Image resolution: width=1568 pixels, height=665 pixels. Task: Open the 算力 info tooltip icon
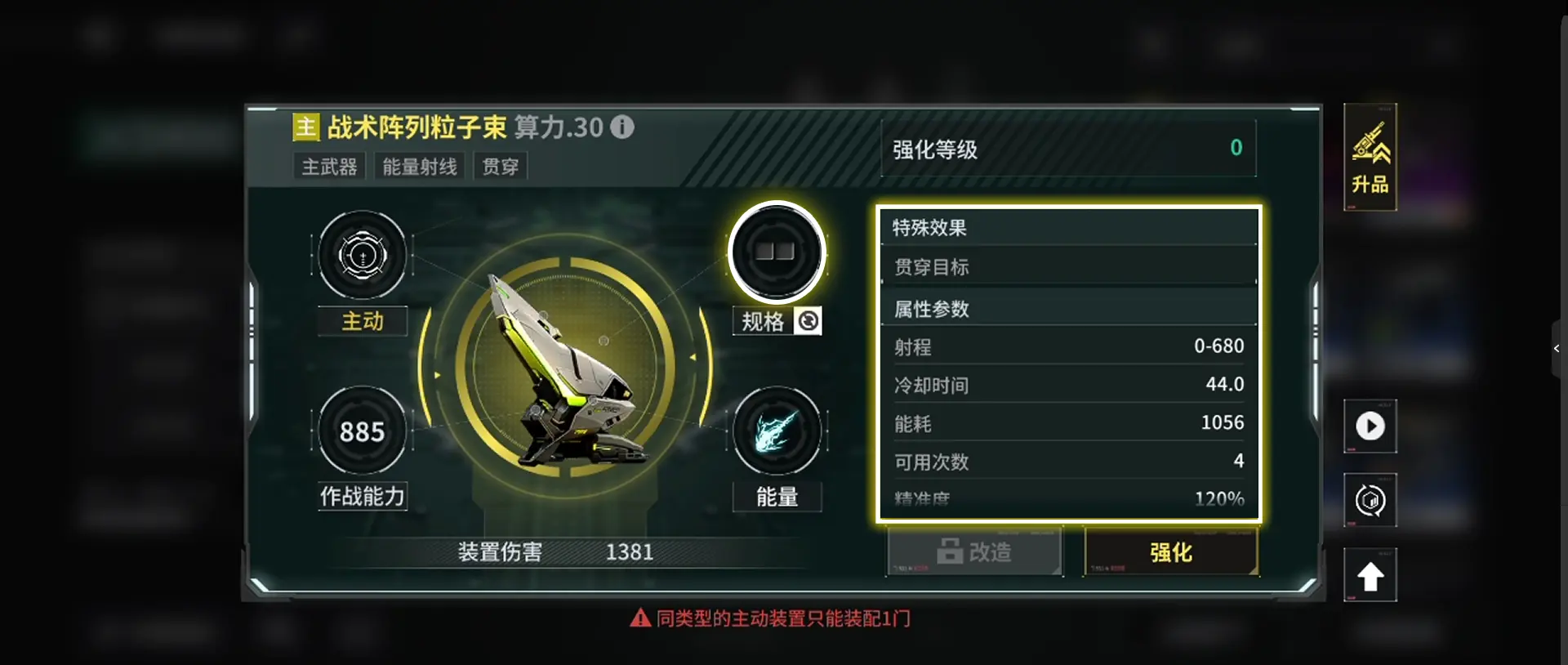tap(621, 127)
